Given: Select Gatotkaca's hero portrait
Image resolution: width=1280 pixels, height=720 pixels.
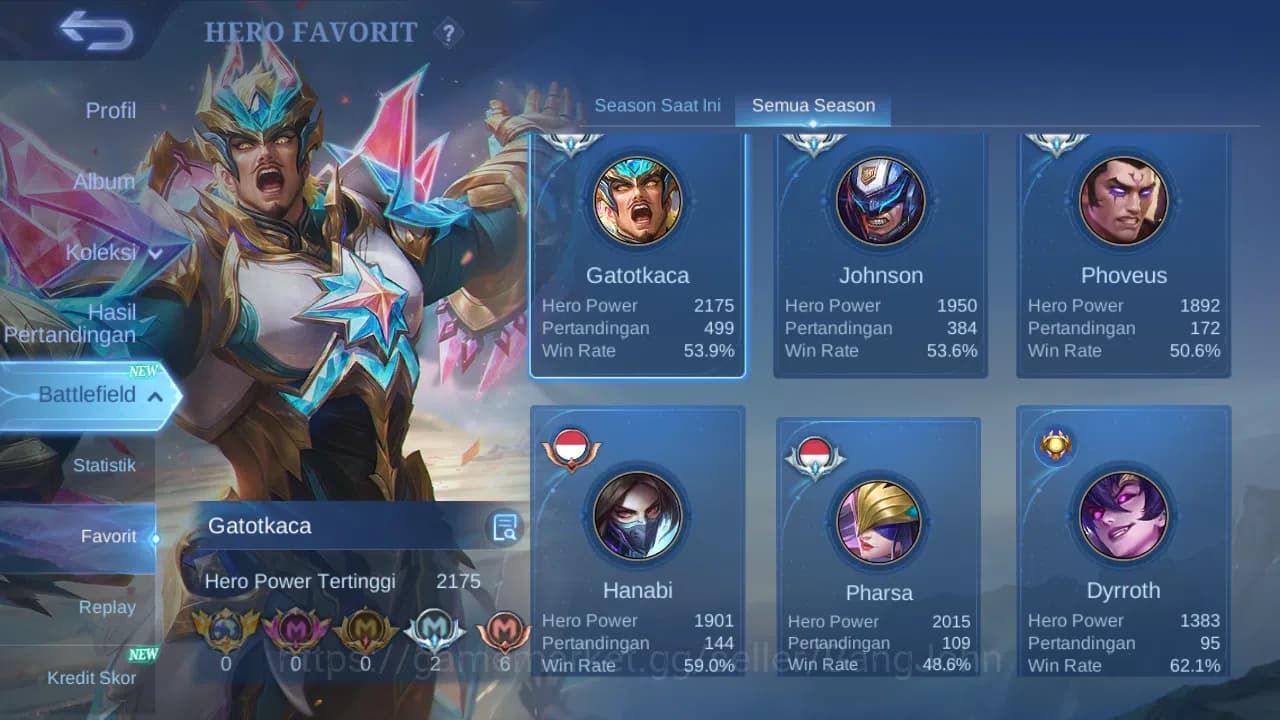Looking at the screenshot, I should coord(637,200).
